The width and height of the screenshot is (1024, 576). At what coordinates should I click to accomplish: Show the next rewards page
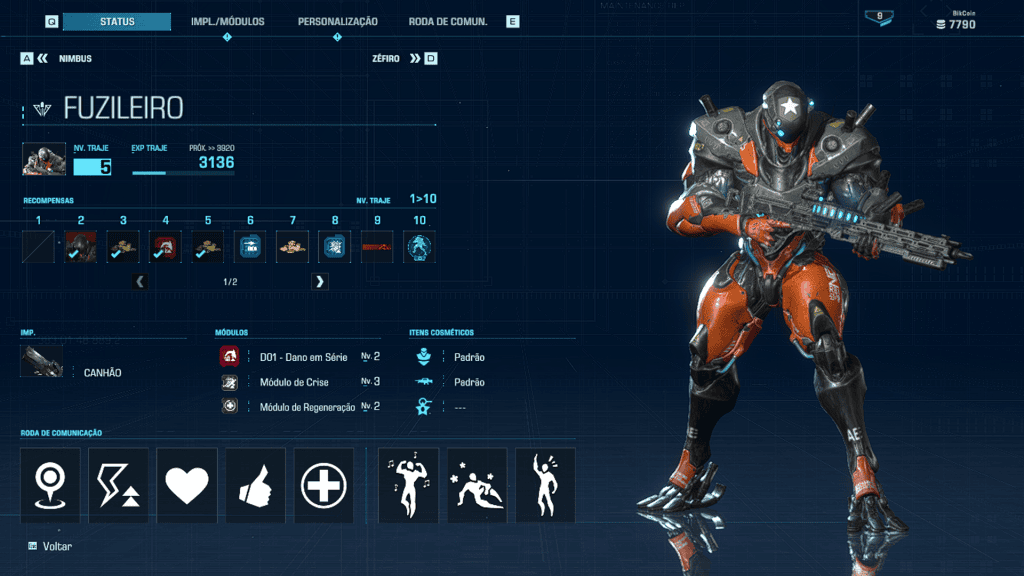(320, 282)
